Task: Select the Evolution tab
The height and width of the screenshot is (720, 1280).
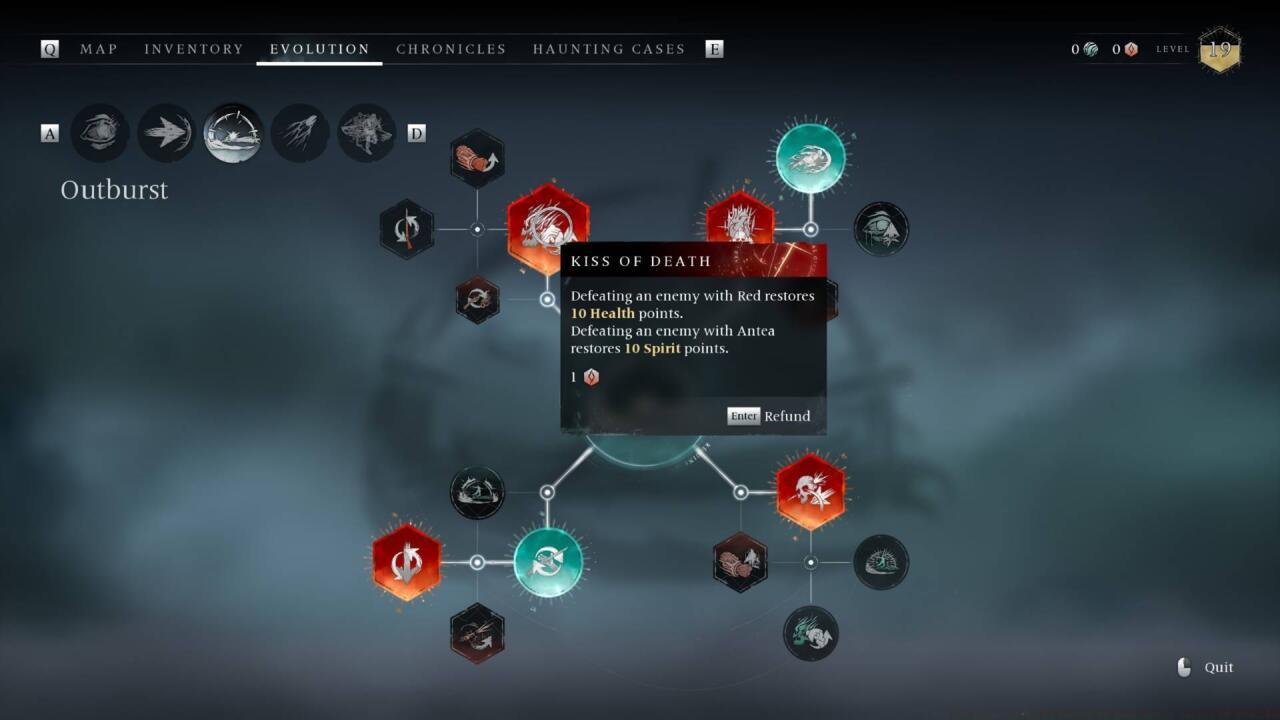Action: [320, 49]
